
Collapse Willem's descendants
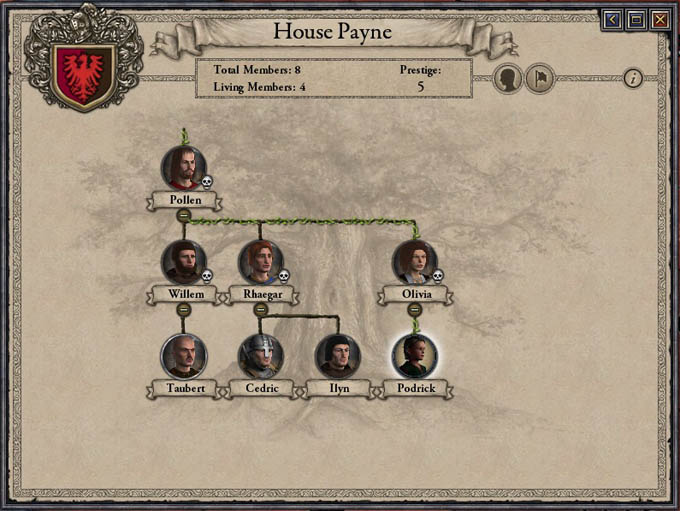click(184, 309)
